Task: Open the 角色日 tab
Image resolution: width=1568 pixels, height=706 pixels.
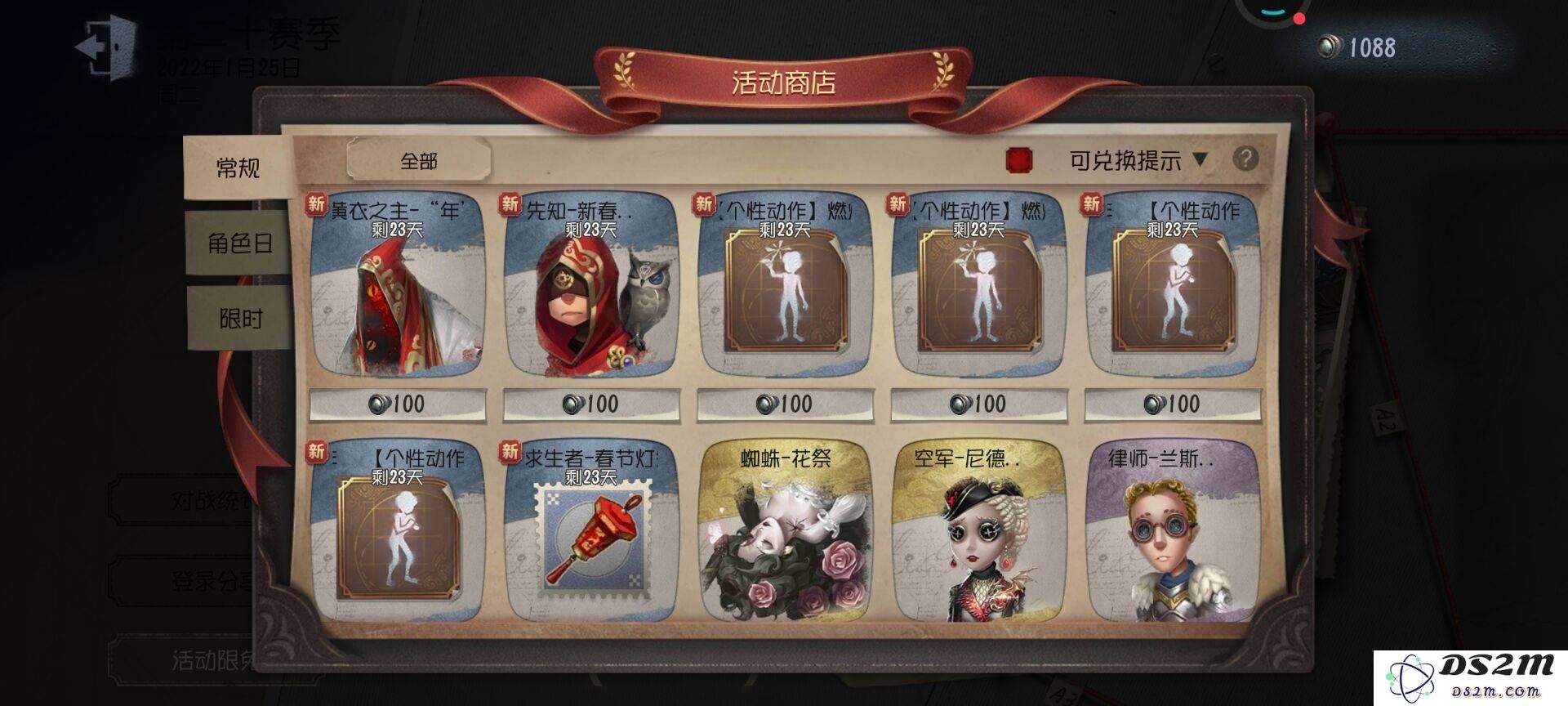Action: pyautogui.click(x=238, y=244)
